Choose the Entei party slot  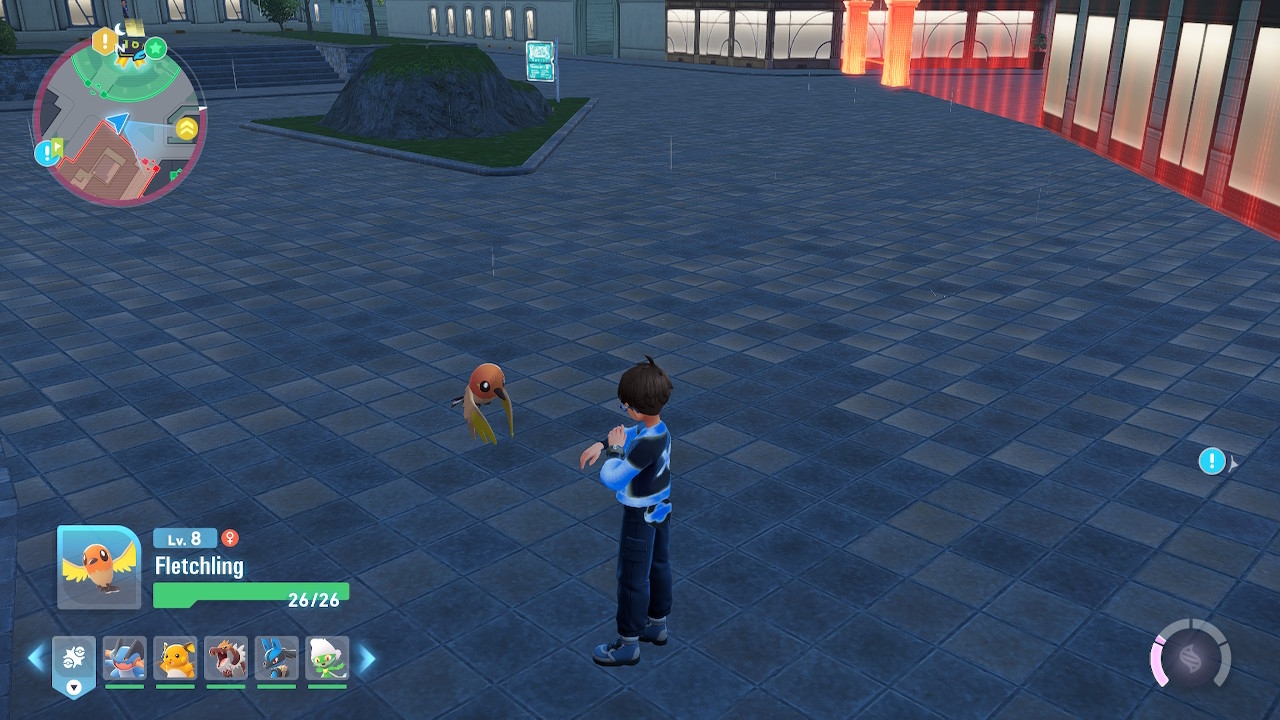point(226,659)
